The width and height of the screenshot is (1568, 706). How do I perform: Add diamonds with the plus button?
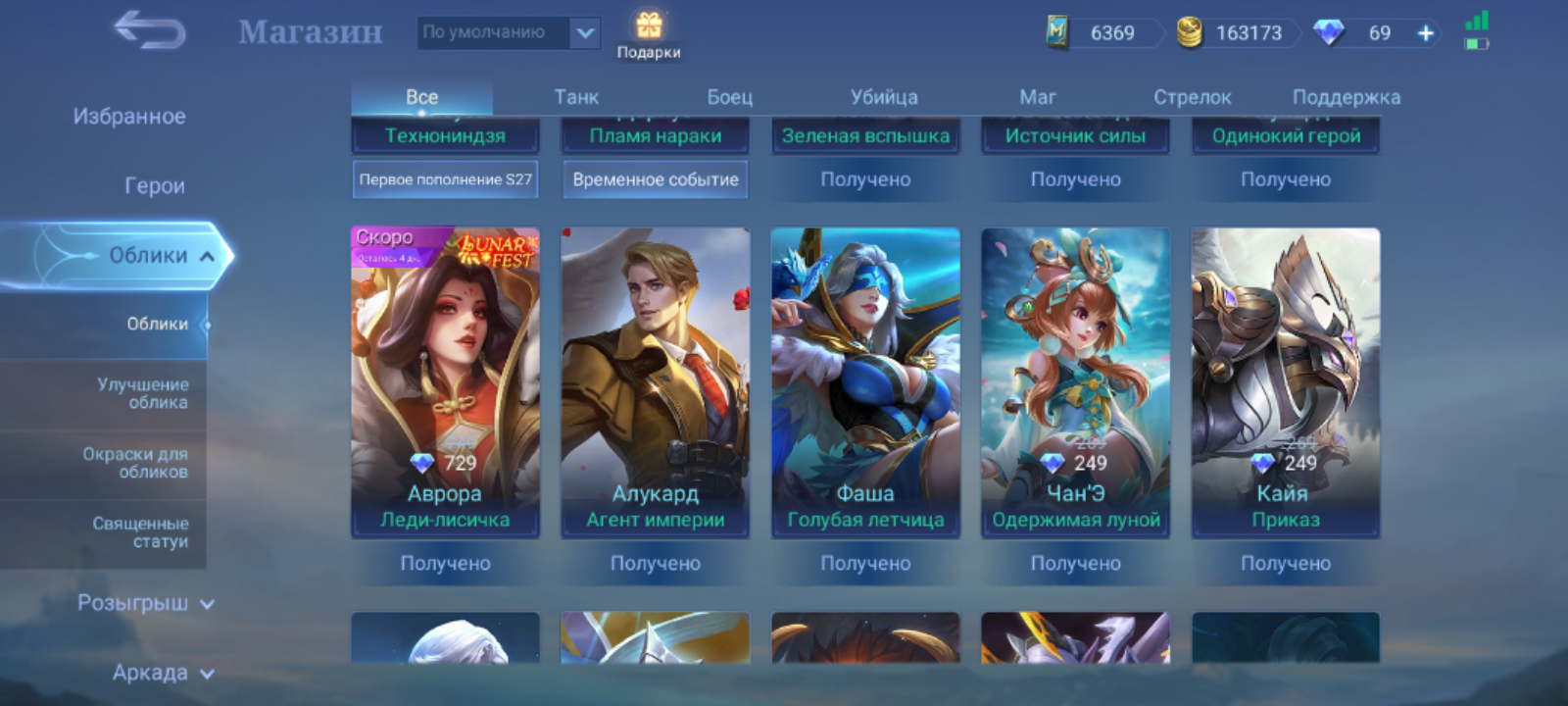point(1426,33)
